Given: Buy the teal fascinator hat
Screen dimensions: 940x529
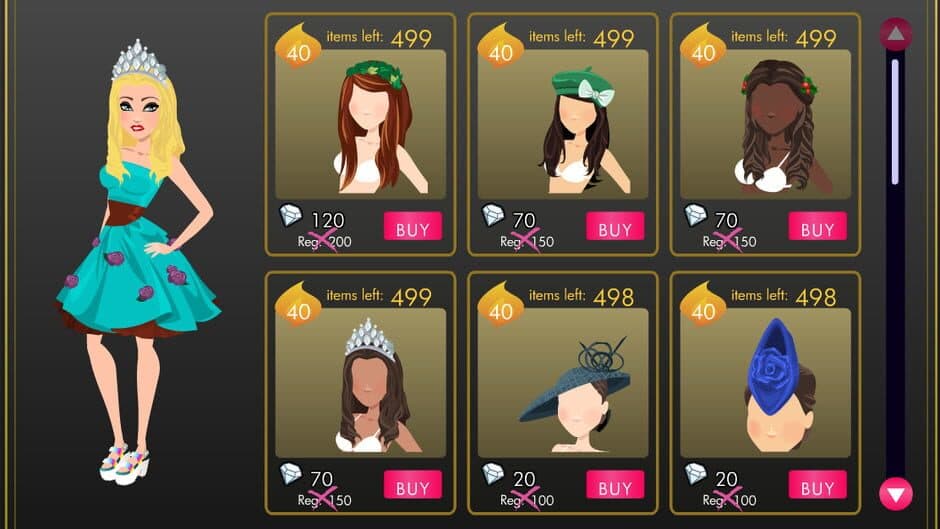Looking at the screenshot, I should click(x=614, y=486).
